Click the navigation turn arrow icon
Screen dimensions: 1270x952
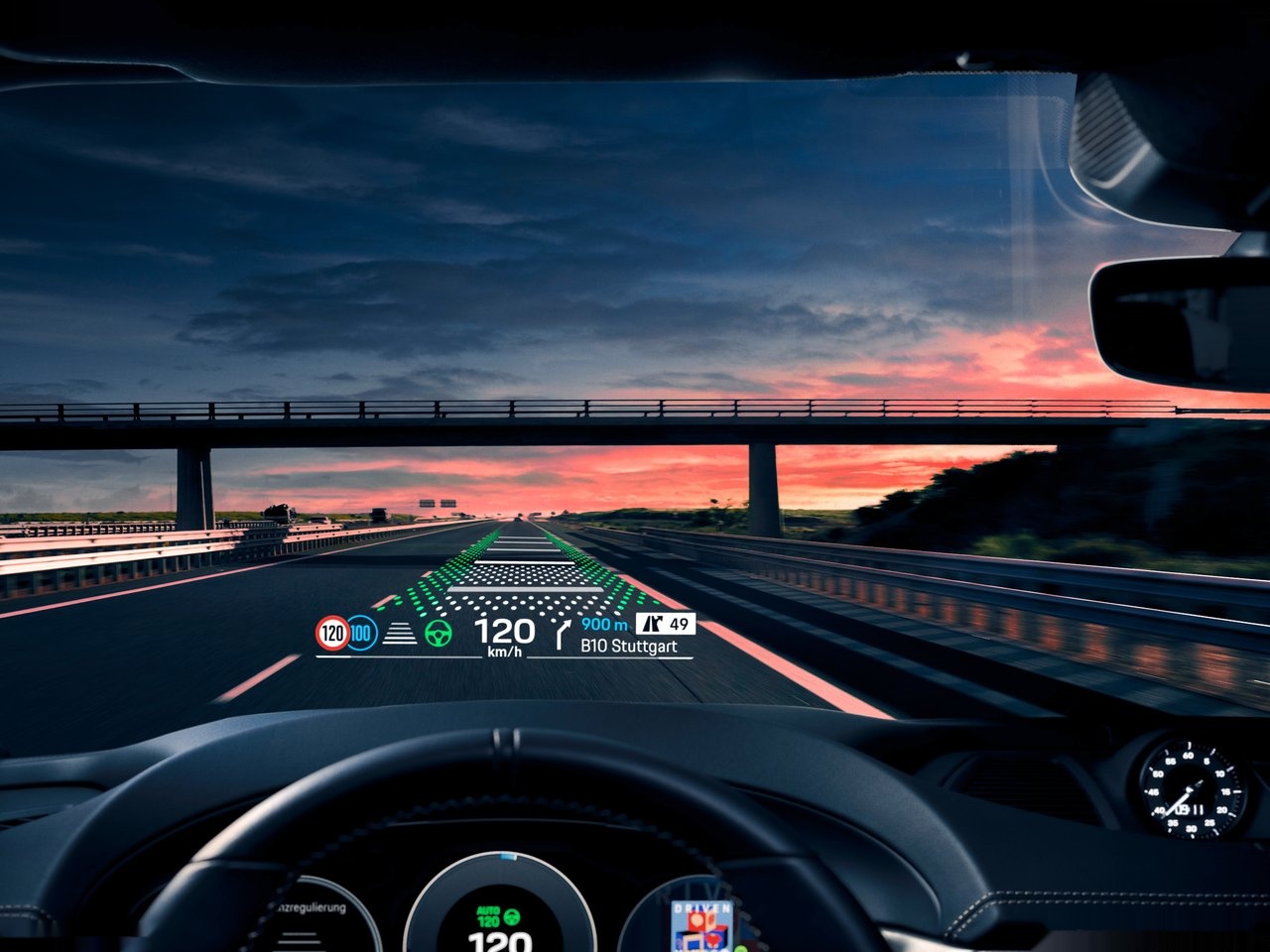click(x=565, y=632)
